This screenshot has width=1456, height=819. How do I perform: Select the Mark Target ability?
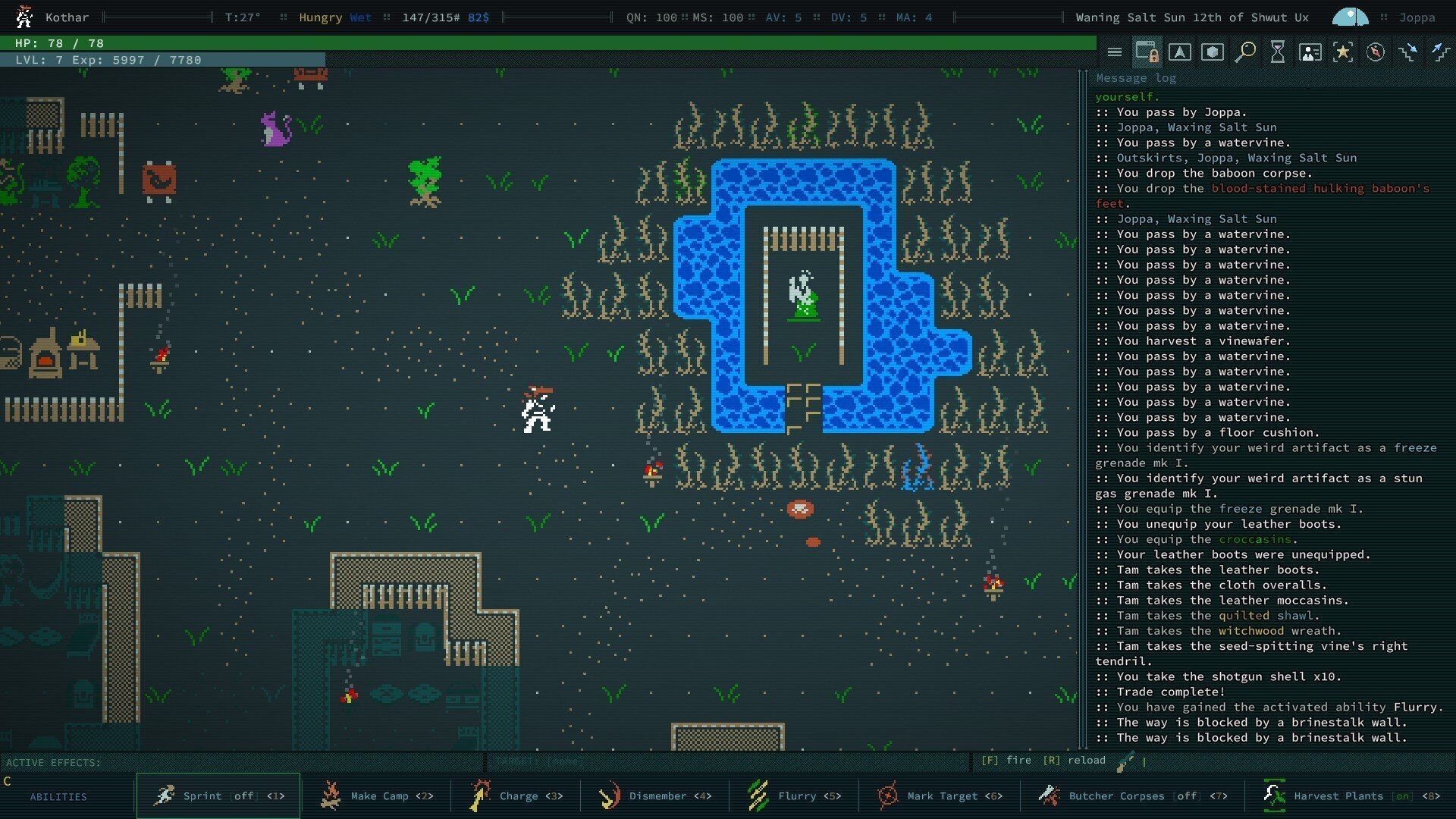pyautogui.click(x=940, y=795)
